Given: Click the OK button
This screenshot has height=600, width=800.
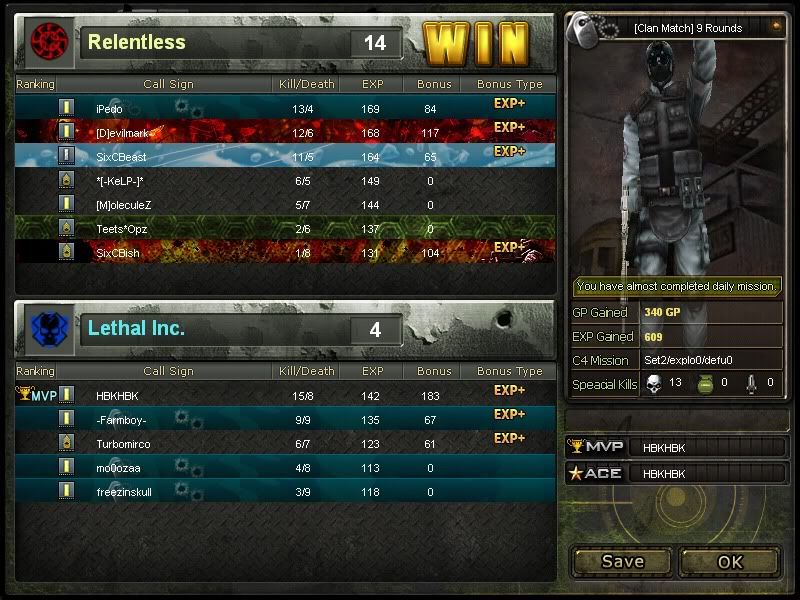Looking at the screenshot, I should [x=730, y=561].
